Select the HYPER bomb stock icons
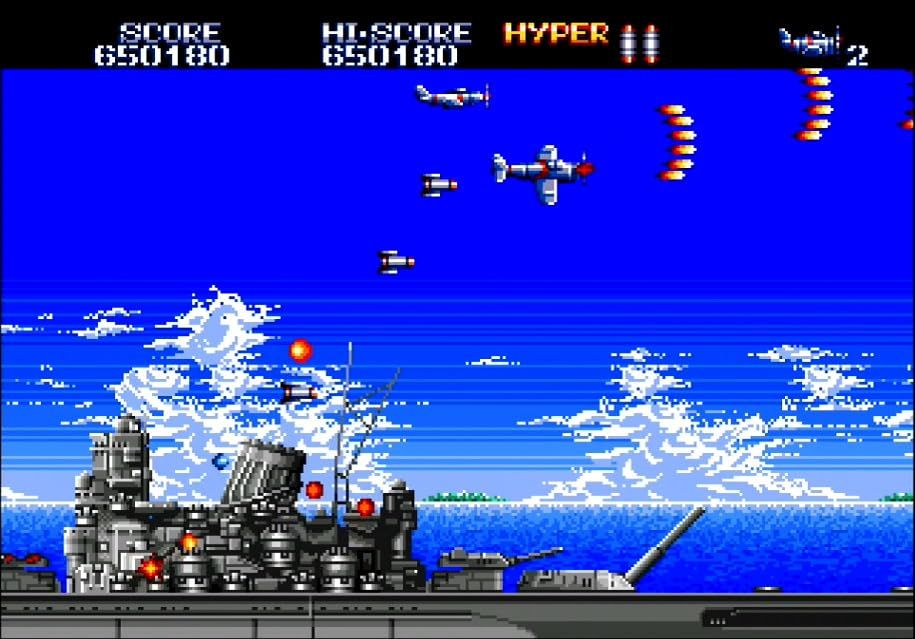The width and height of the screenshot is (915, 639). (639, 42)
